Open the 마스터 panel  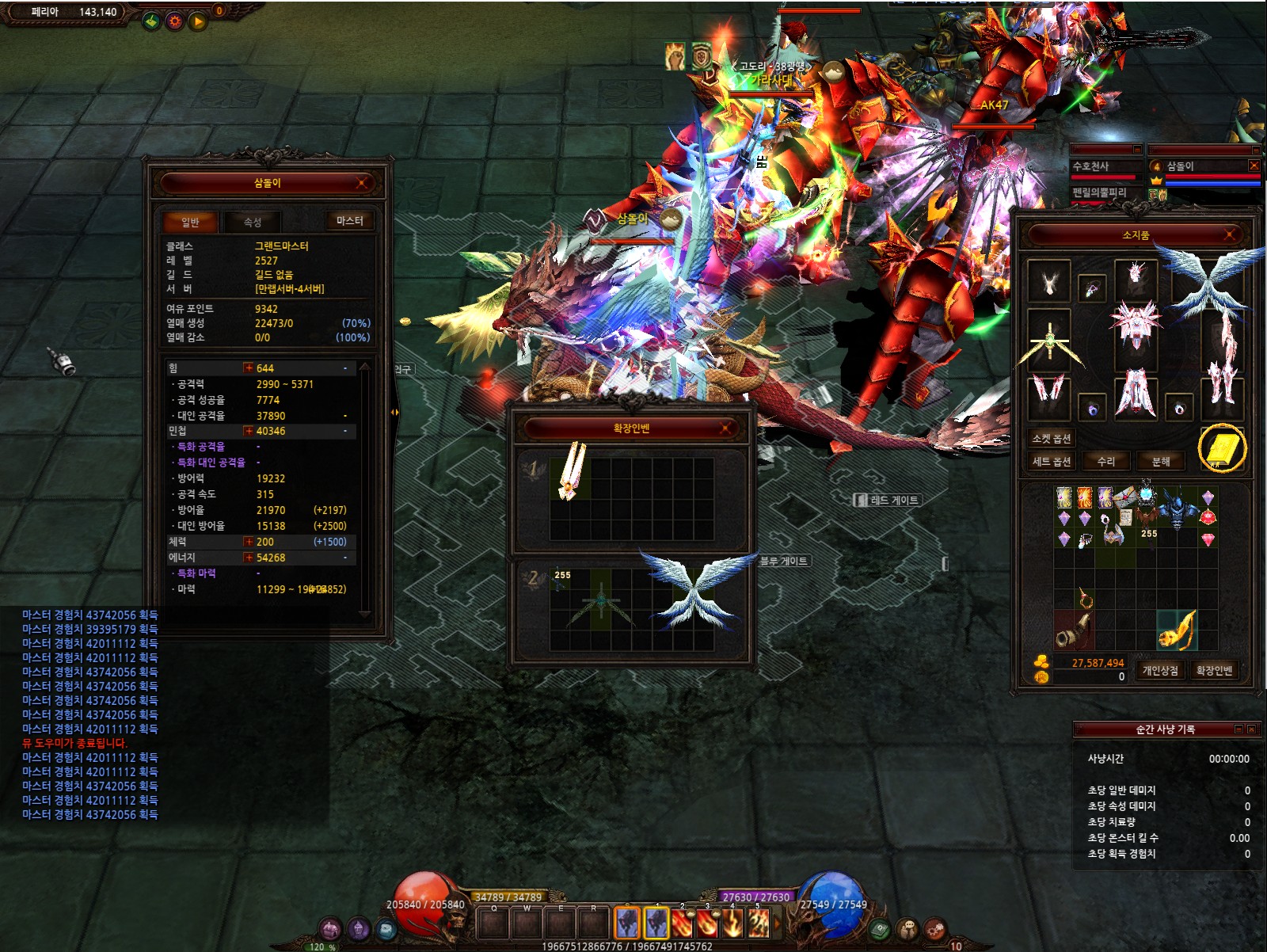point(349,221)
